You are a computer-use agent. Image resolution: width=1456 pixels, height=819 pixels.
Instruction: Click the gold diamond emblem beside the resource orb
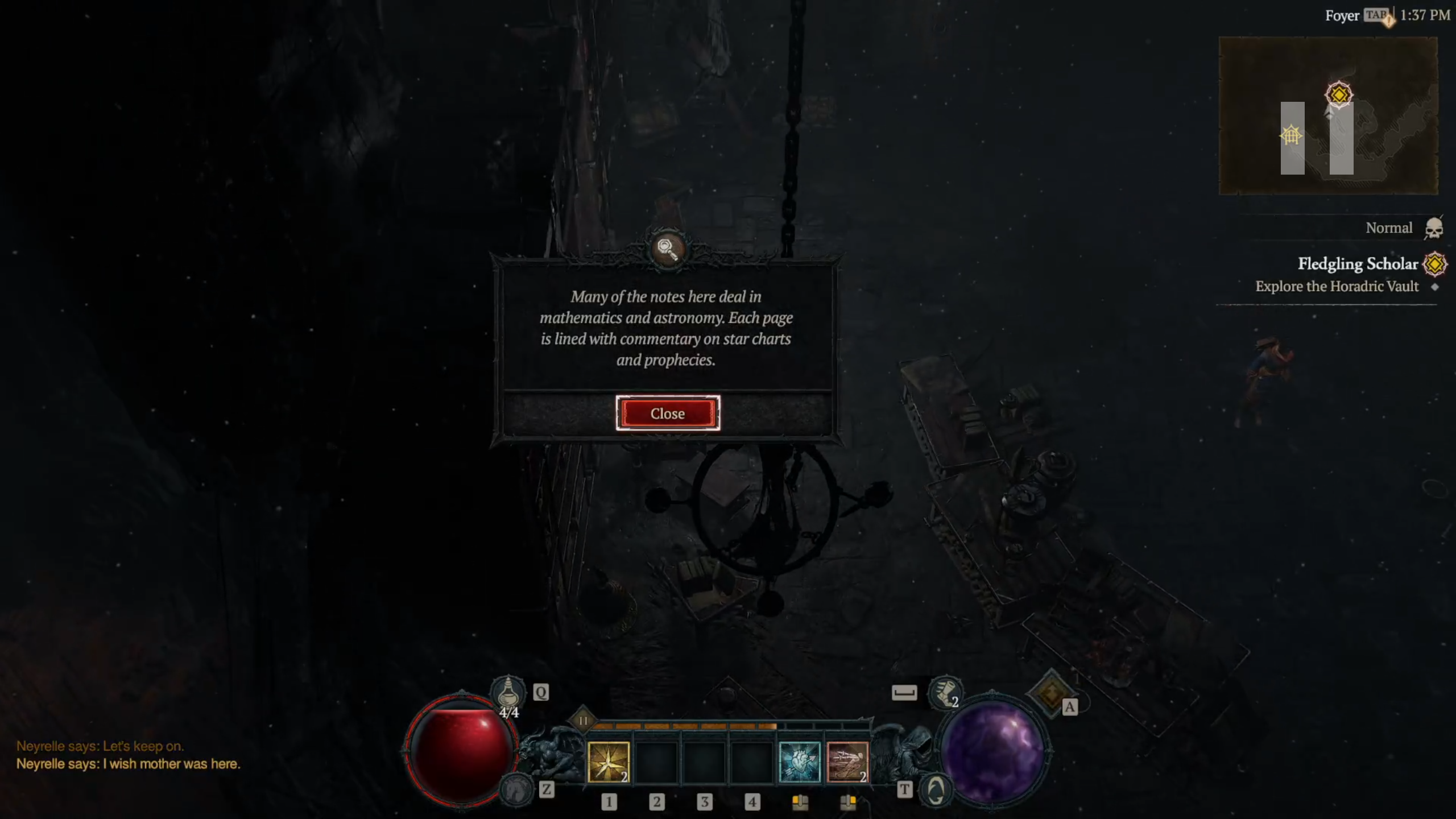[1050, 693]
